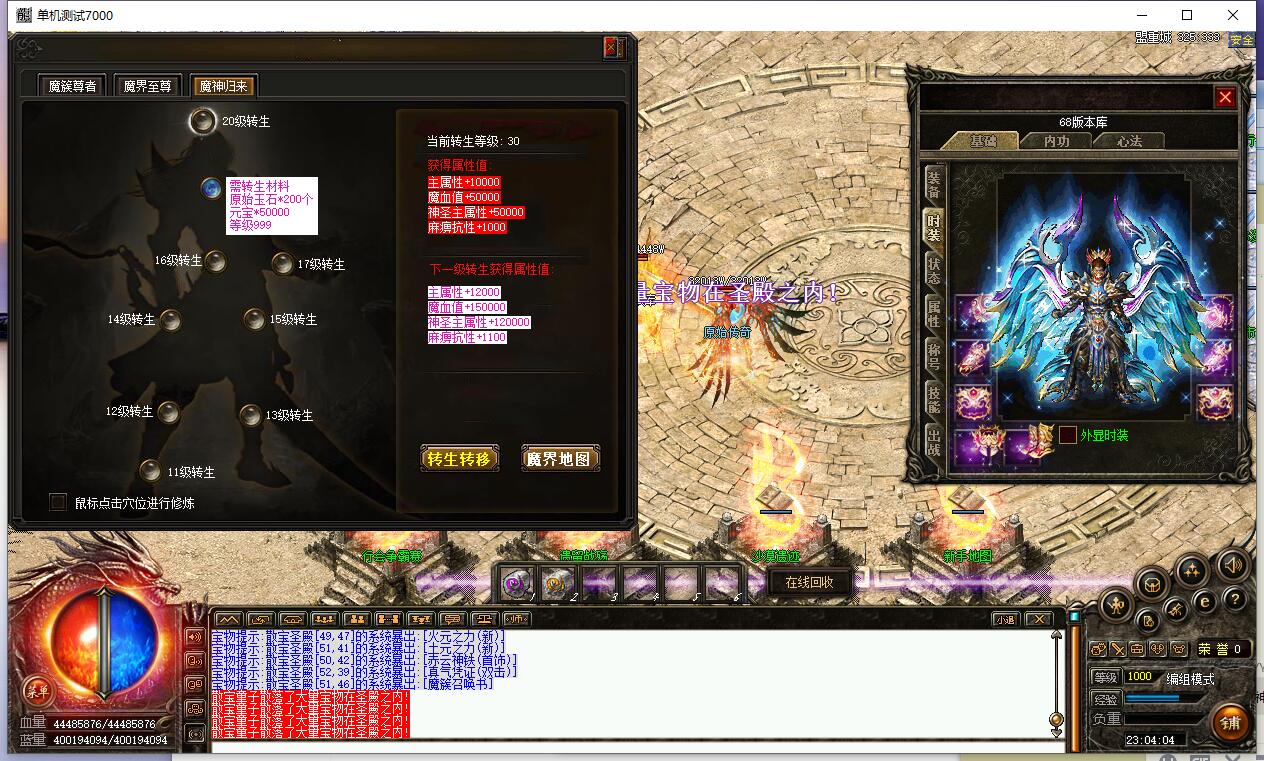
Task: Switch to the 内功 tab
Action: click(x=1056, y=141)
